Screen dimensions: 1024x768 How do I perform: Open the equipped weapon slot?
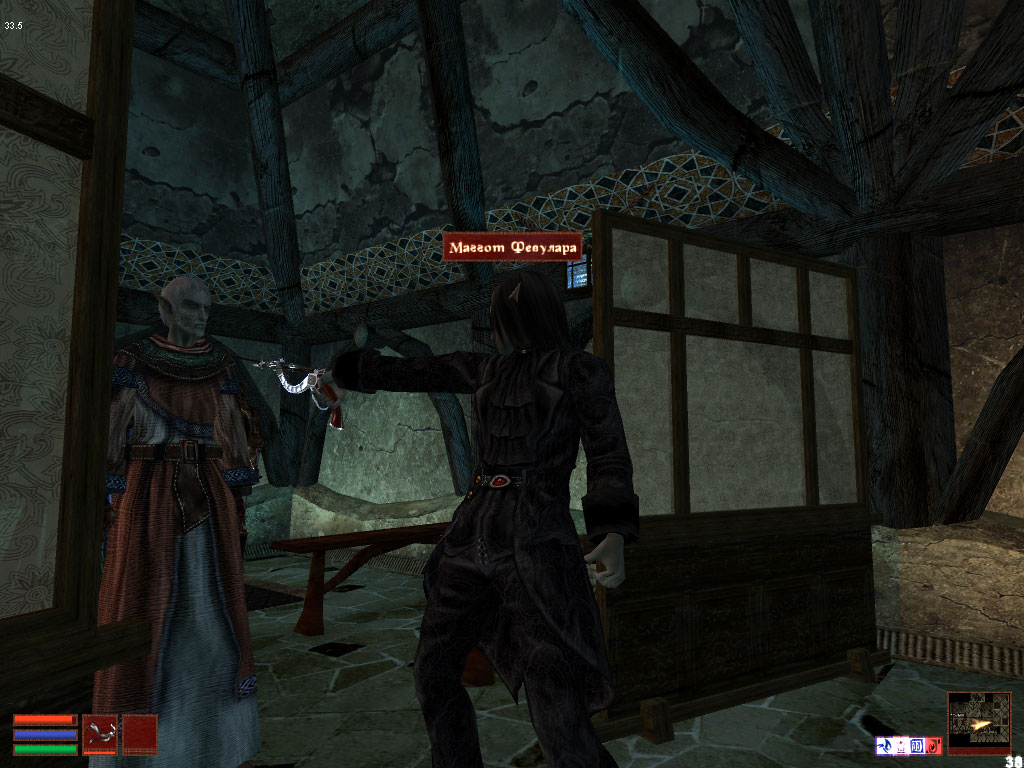100,733
